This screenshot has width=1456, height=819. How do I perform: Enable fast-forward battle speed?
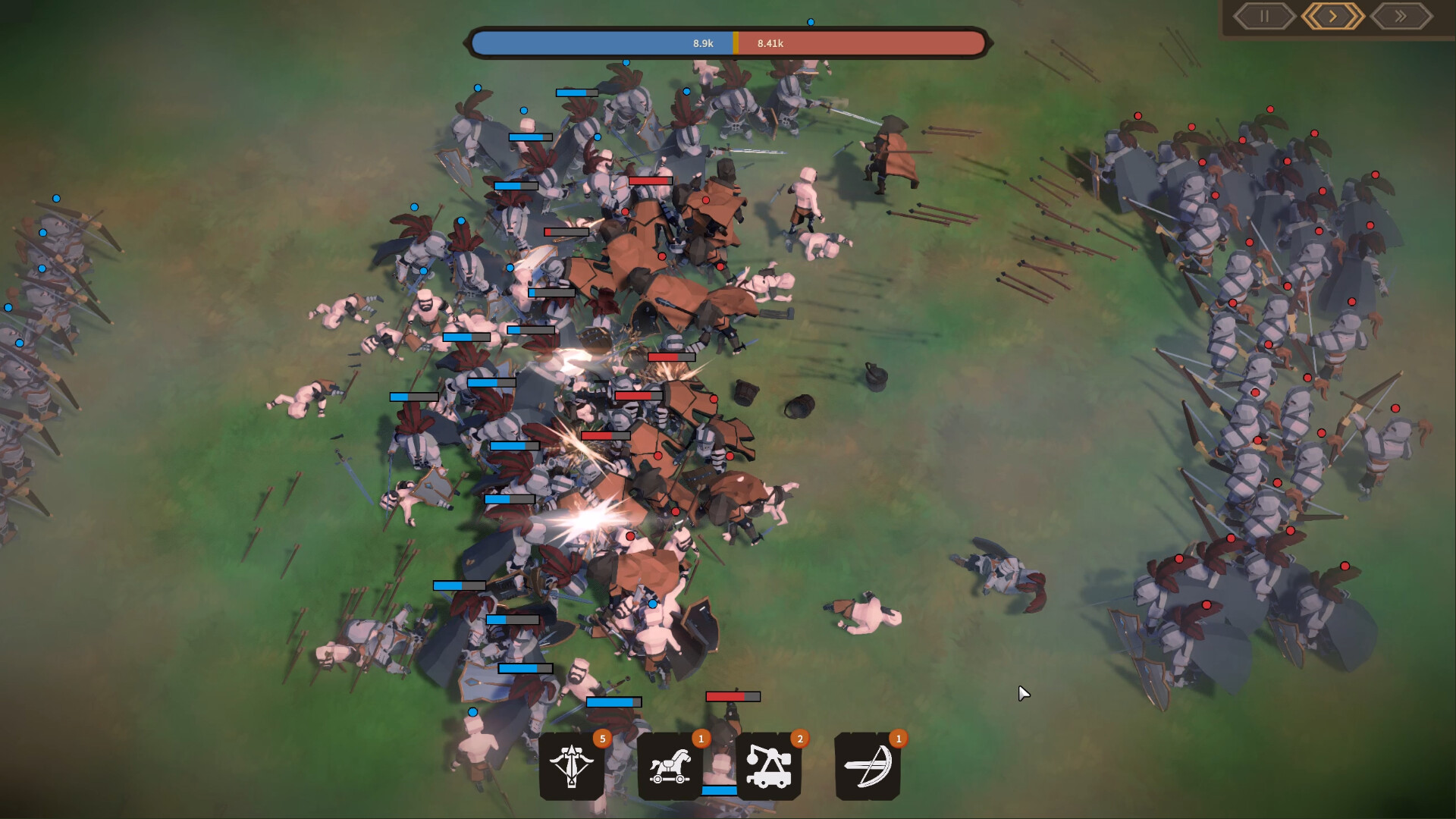click(x=1401, y=16)
